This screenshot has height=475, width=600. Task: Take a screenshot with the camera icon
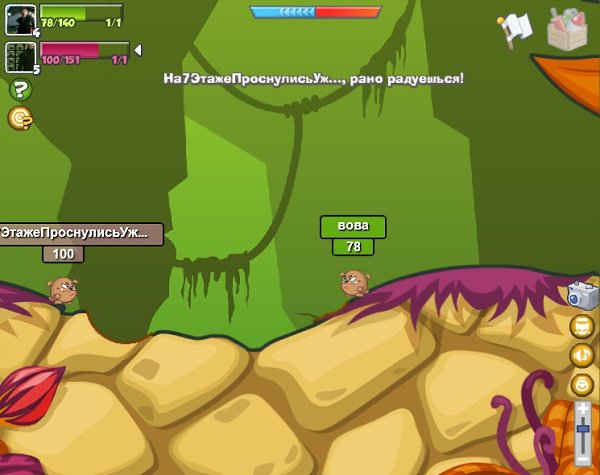tap(582, 294)
